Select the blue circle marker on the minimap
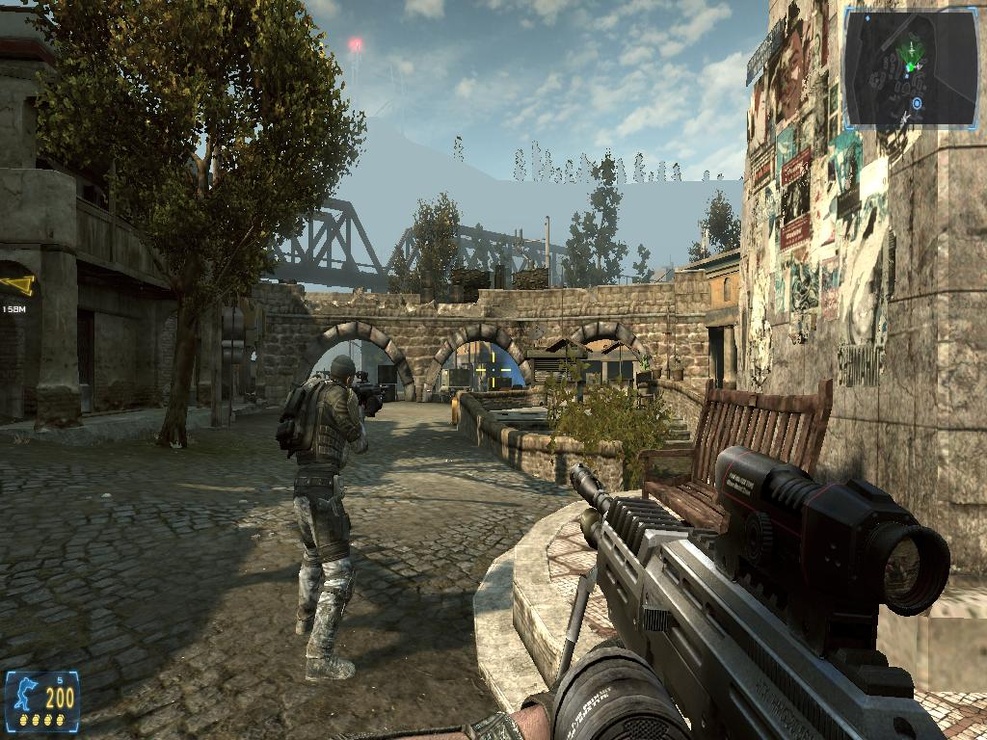 click(917, 103)
